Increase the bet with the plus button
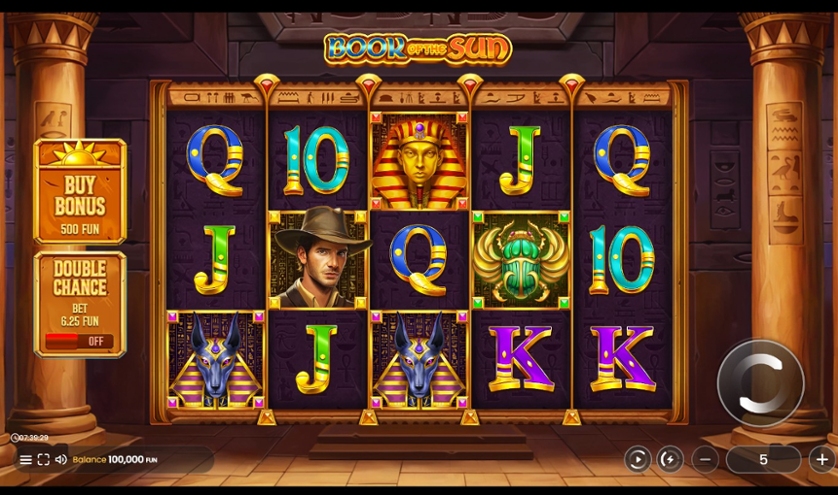Screen dimensions: 838x495 click(x=822, y=459)
